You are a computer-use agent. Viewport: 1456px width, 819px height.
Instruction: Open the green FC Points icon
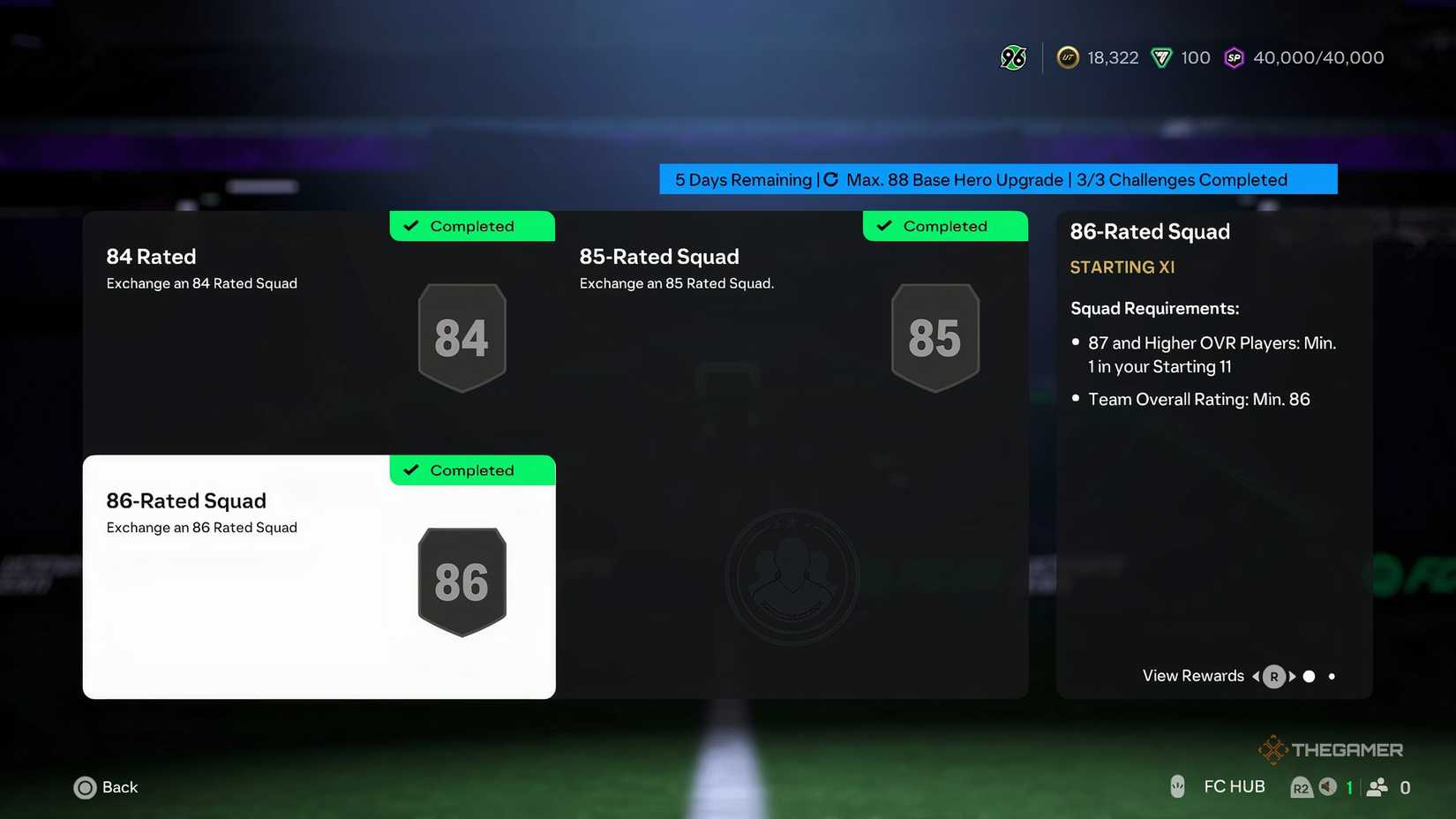click(x=1160, y=56)
